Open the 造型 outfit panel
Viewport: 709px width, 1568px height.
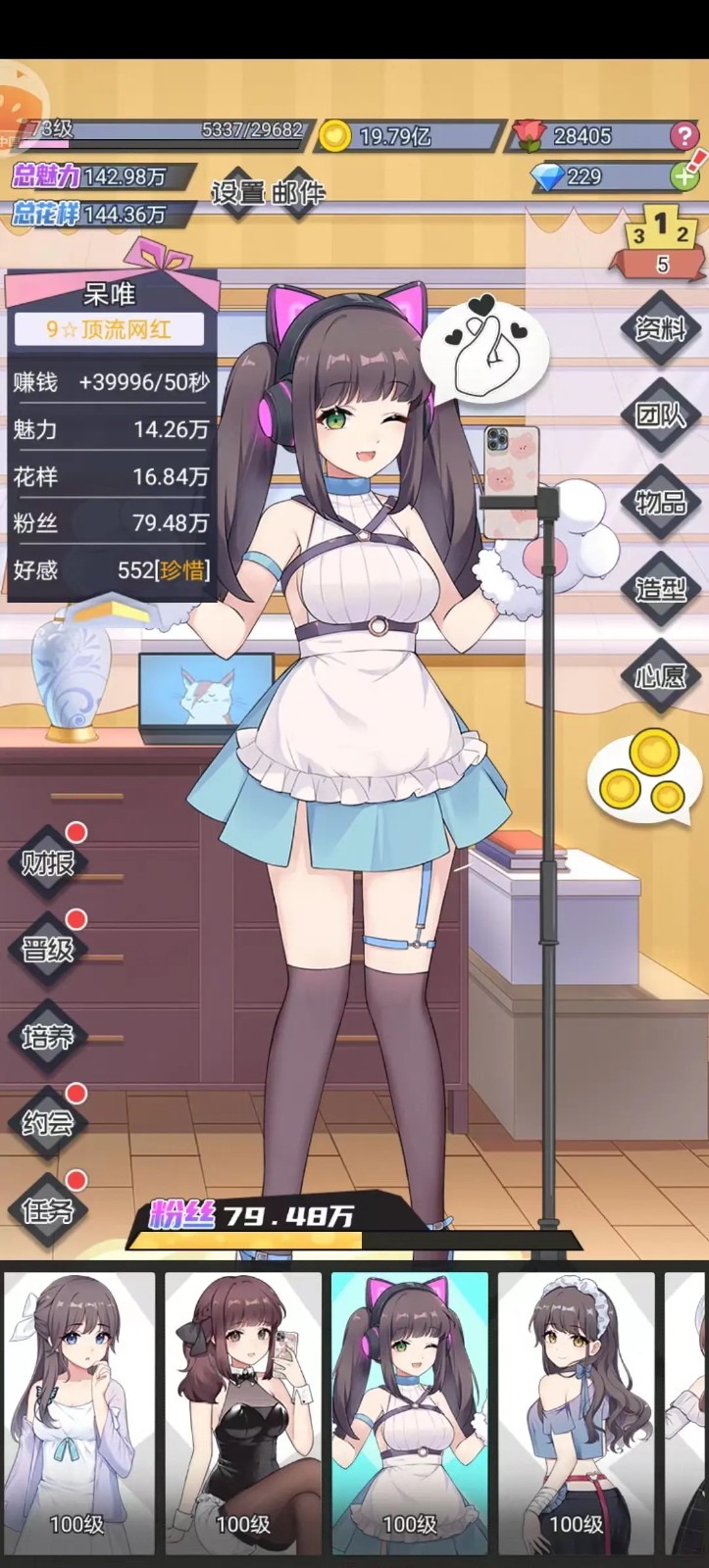pyautogui.click(x=660, y=589)
